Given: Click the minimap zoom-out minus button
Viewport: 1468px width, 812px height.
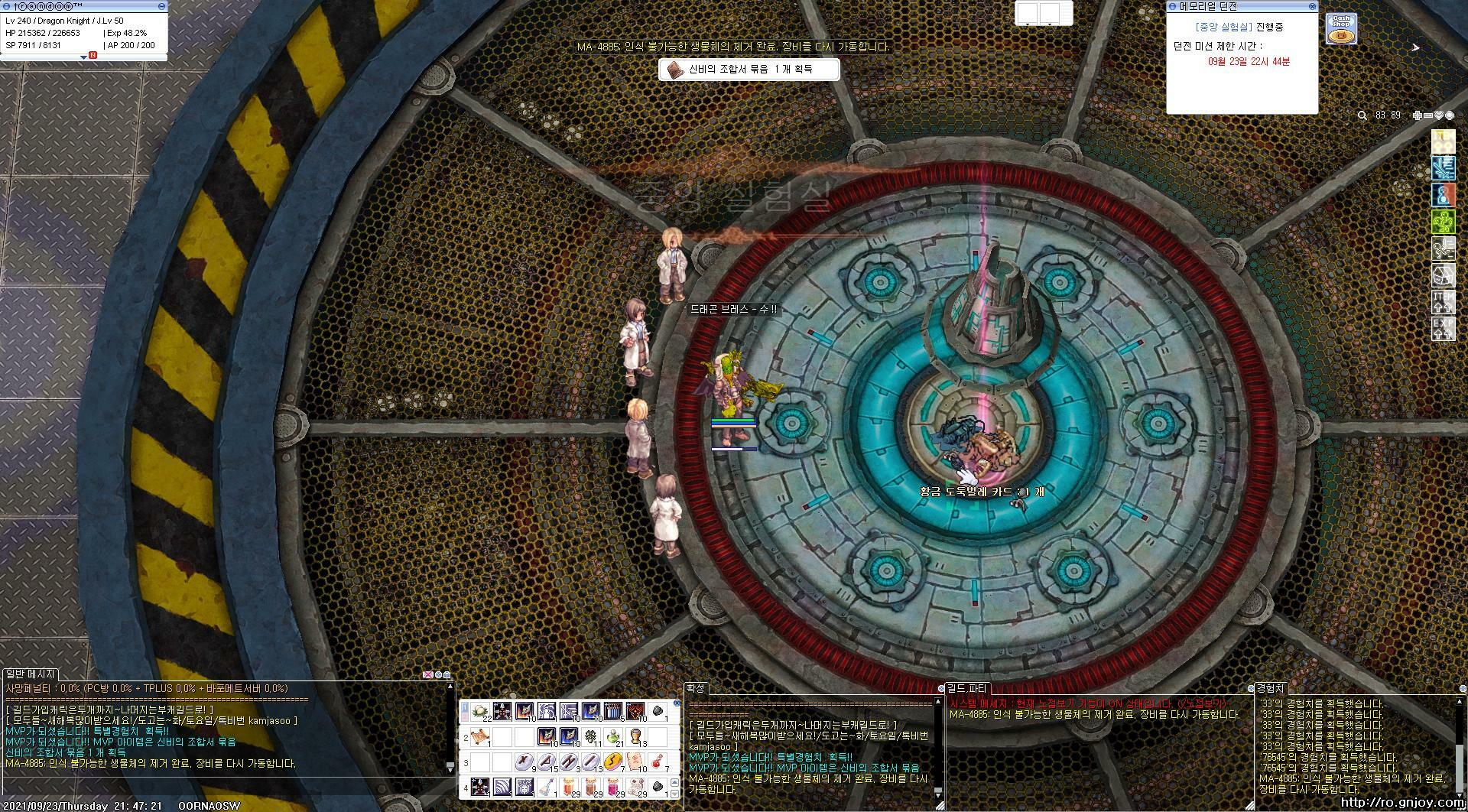Looking at the screenshot, I should (x=1428, y=115).
